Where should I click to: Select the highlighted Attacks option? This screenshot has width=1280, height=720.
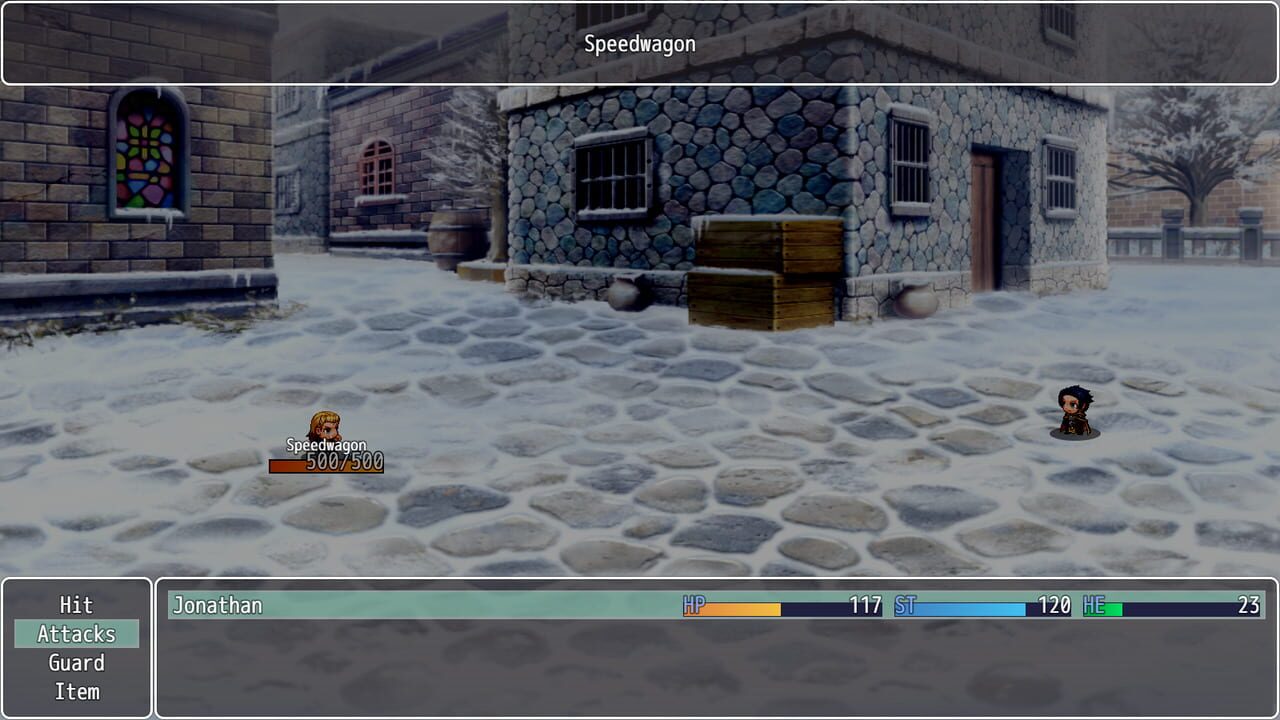point(75,634)
